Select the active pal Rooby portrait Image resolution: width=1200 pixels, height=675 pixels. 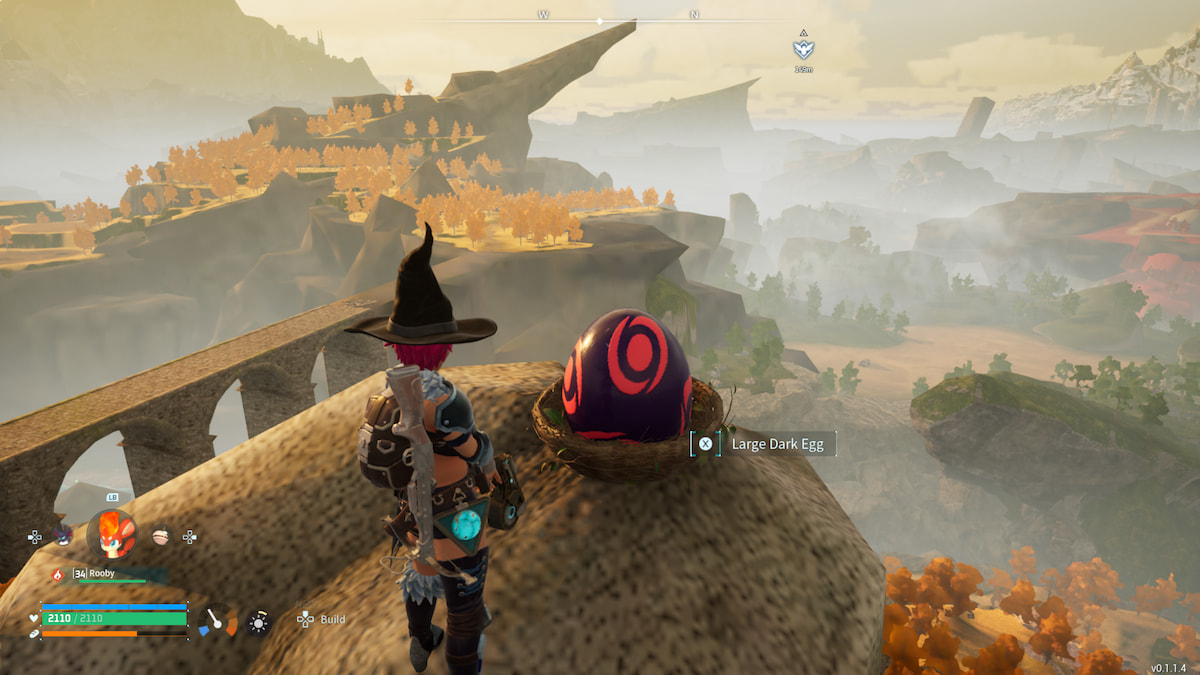click(x=111, y=535)
